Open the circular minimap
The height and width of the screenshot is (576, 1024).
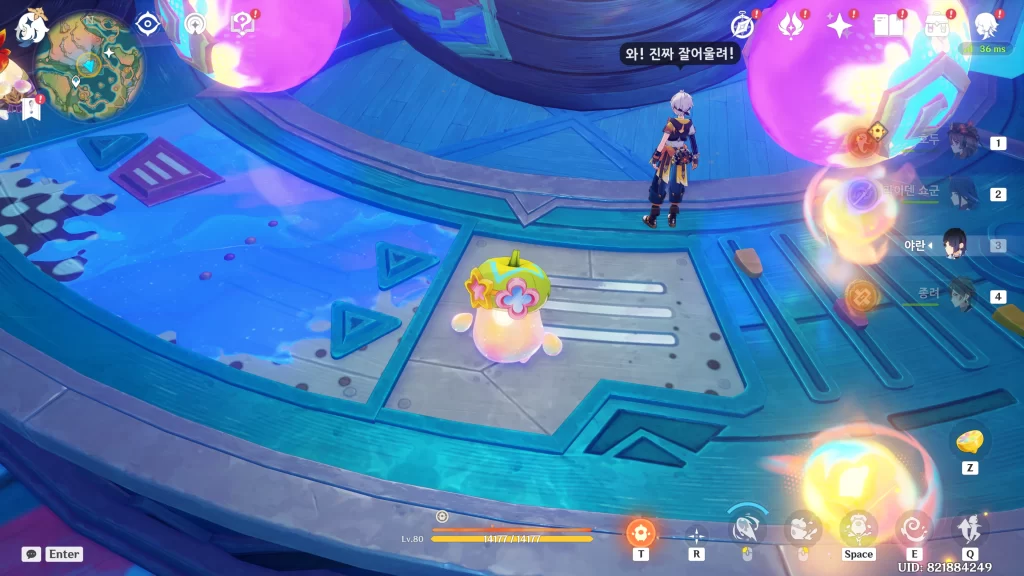point(89,65)
